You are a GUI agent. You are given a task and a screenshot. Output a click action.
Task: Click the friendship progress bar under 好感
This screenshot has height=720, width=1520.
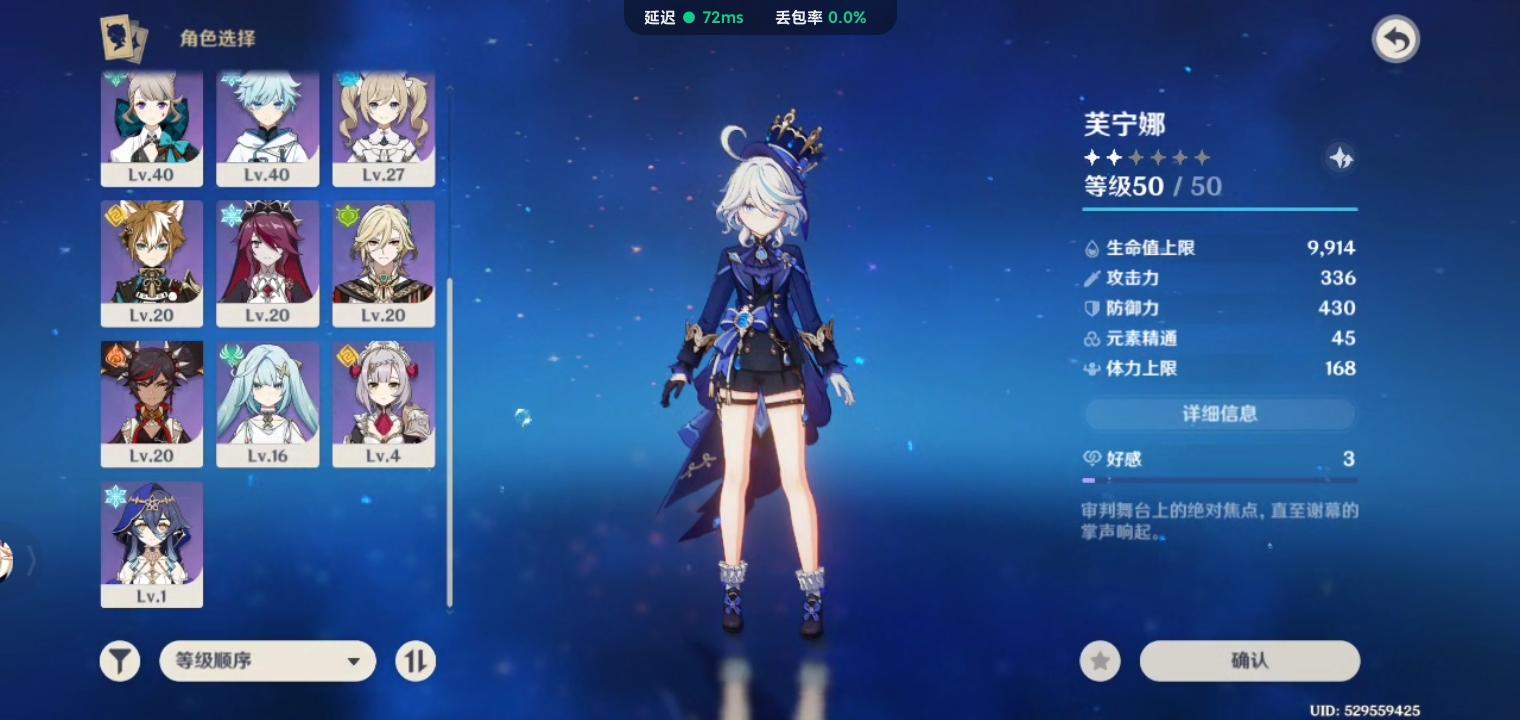[x=1219, y=480]
